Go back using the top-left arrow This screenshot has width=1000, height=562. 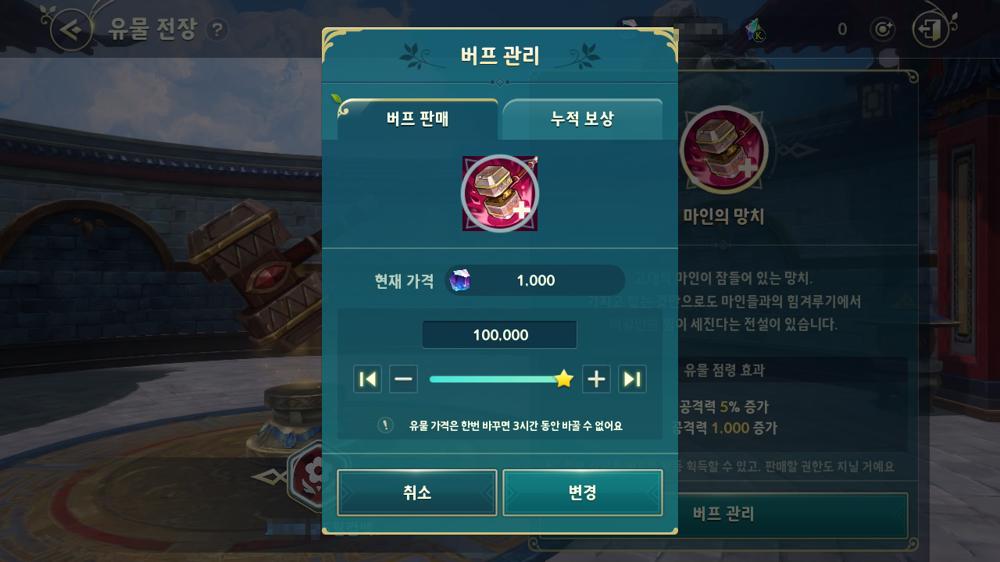click(x=69, y=29)
